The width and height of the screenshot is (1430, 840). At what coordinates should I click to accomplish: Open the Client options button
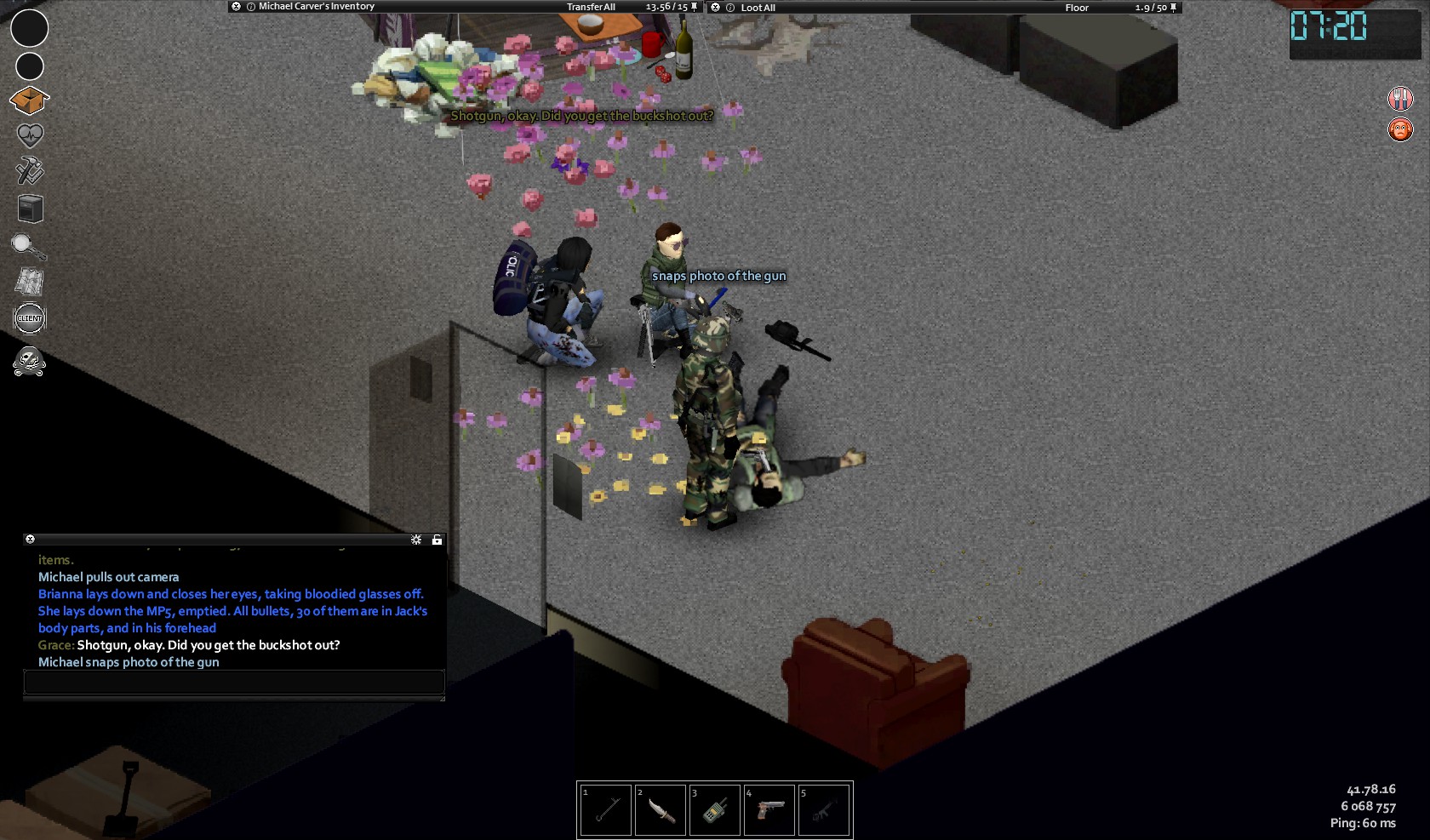[x=30, y=318]
